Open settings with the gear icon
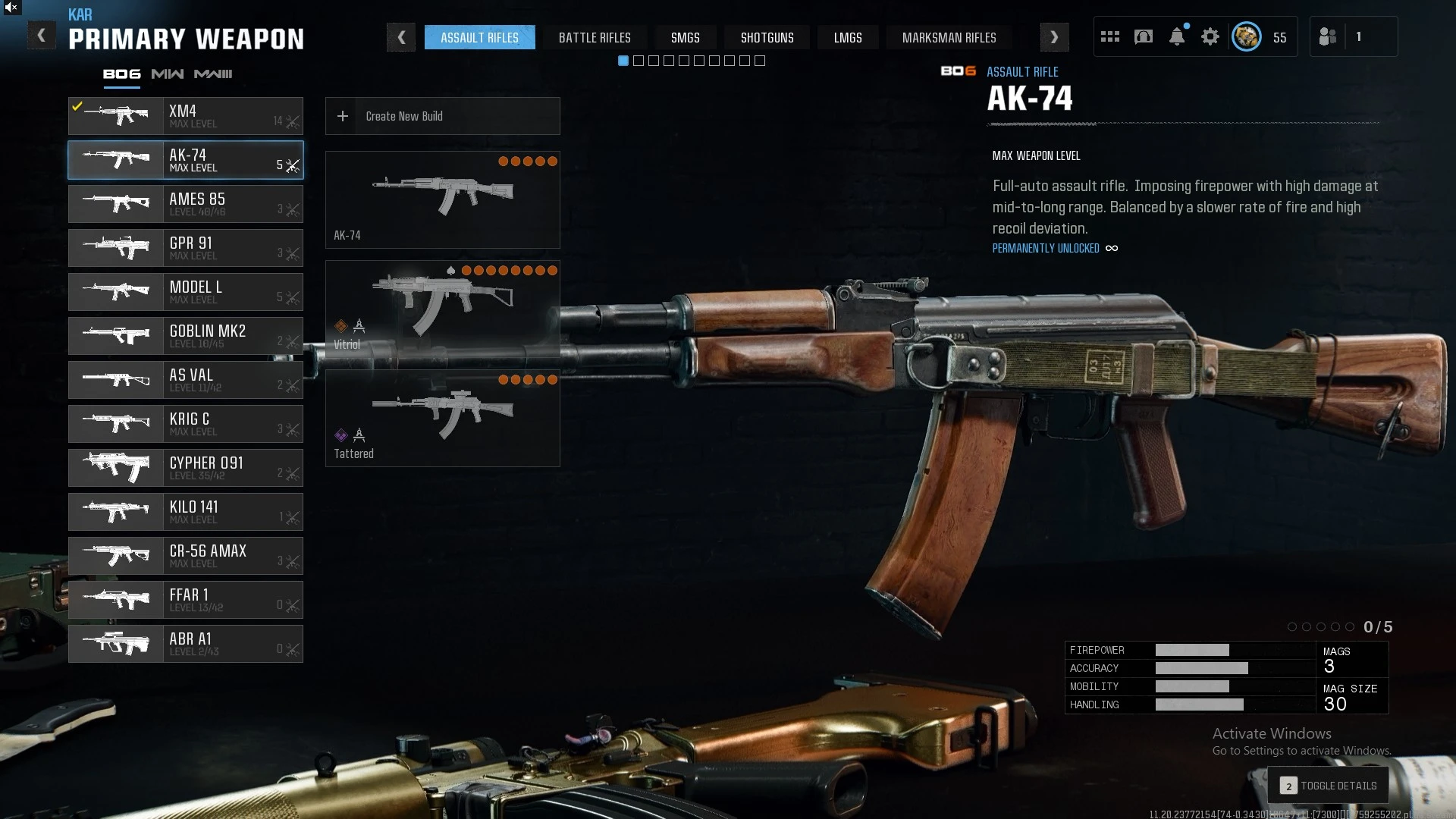Image resolution: width=1456 pixels, height=819 pixels. 1210,36
